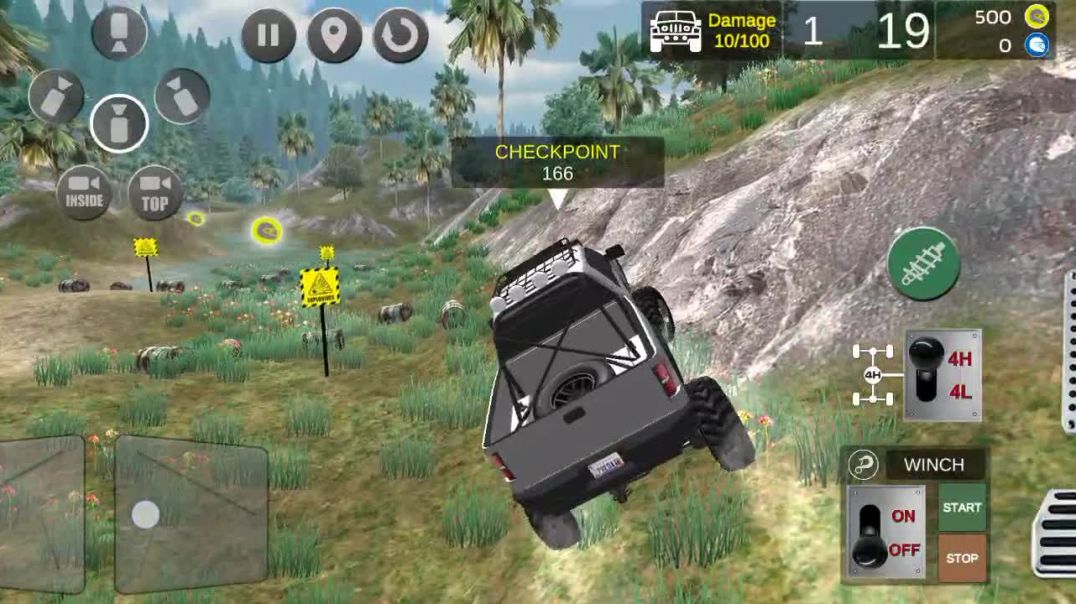Tap the left steering pad
Viewport: 1076px width, 604px height.
pyautogui.click(x=40, y=514)
